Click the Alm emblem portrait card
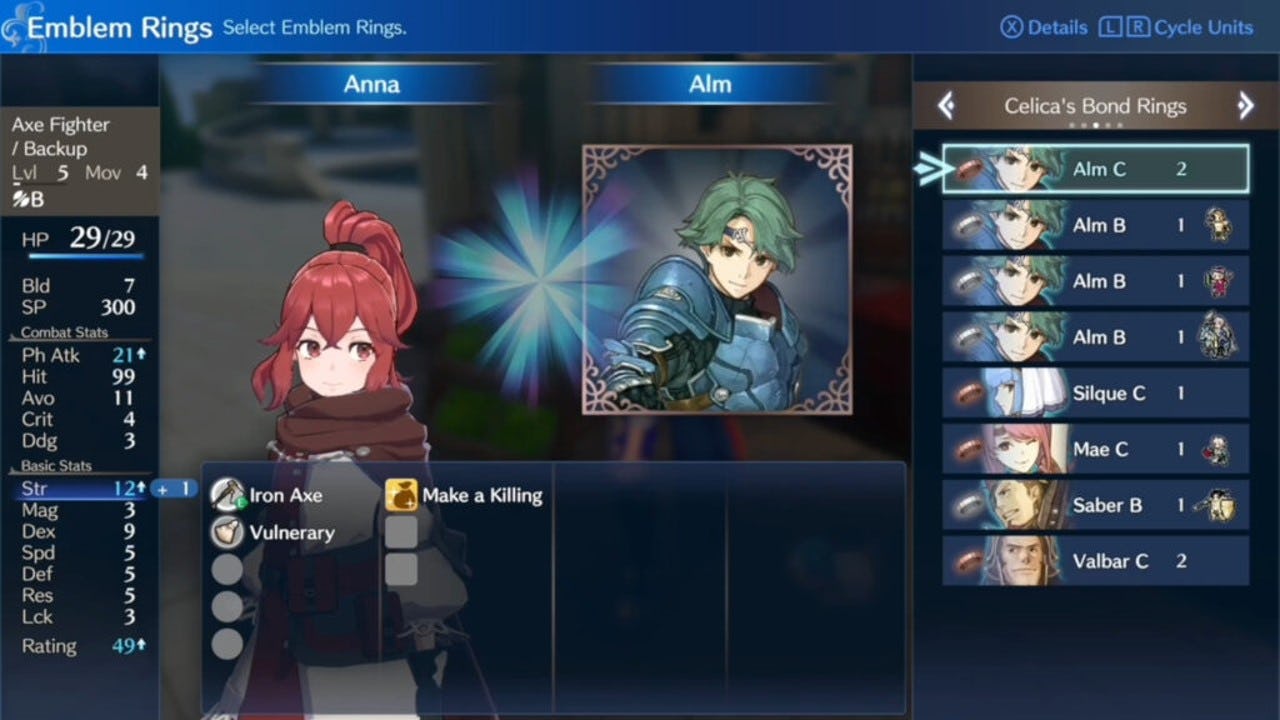 tap(717, 279)
